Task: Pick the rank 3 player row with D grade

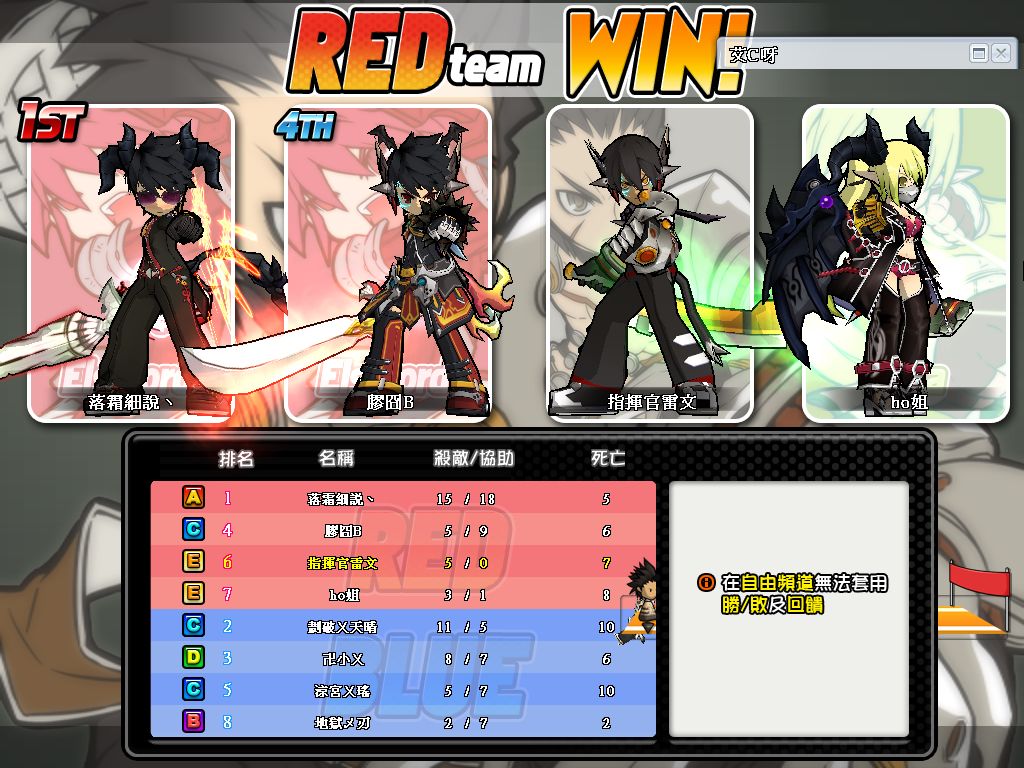Action: coord(403,658)
